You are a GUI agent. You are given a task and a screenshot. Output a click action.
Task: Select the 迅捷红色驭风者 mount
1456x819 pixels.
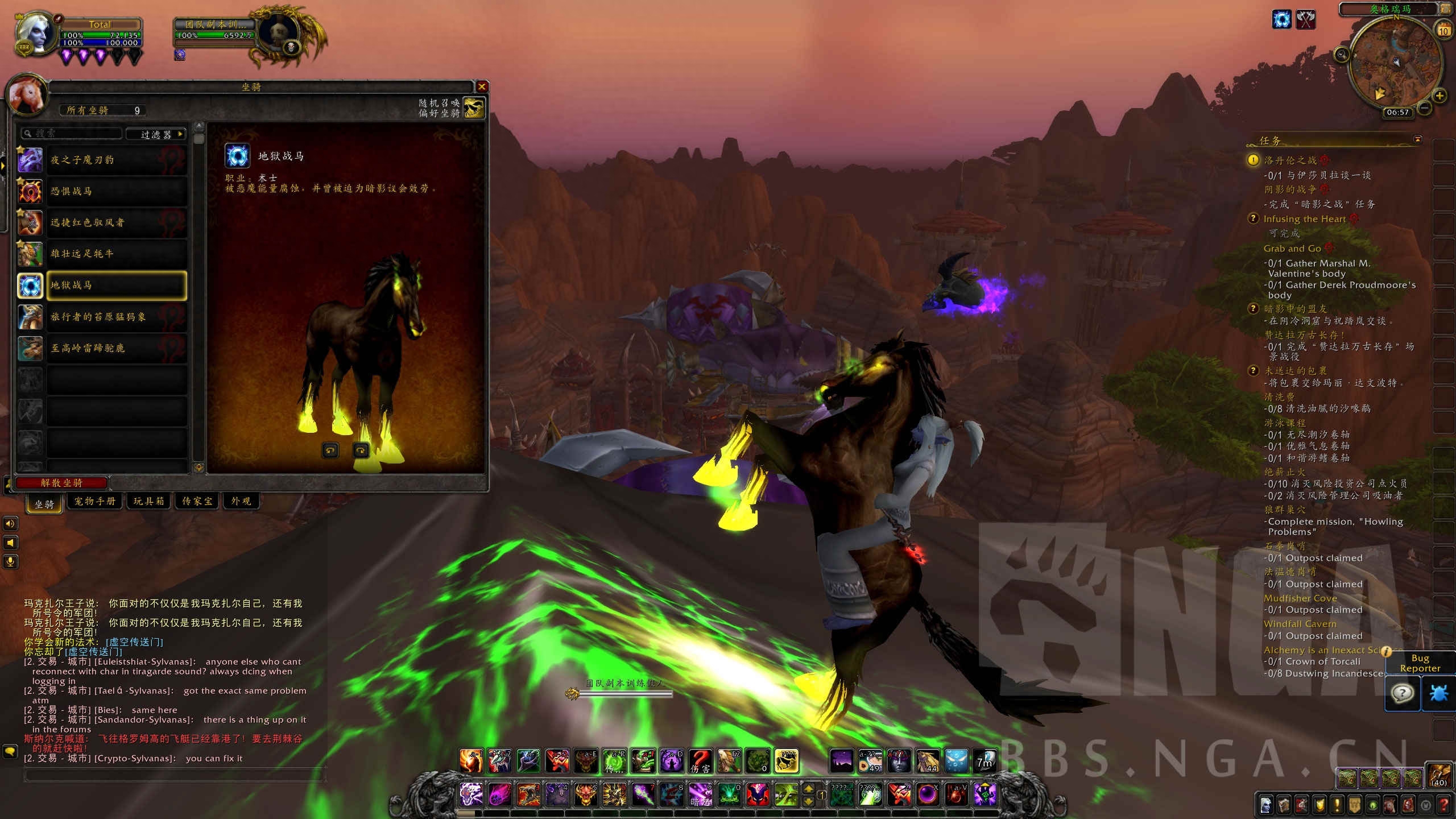coord(117,222)
